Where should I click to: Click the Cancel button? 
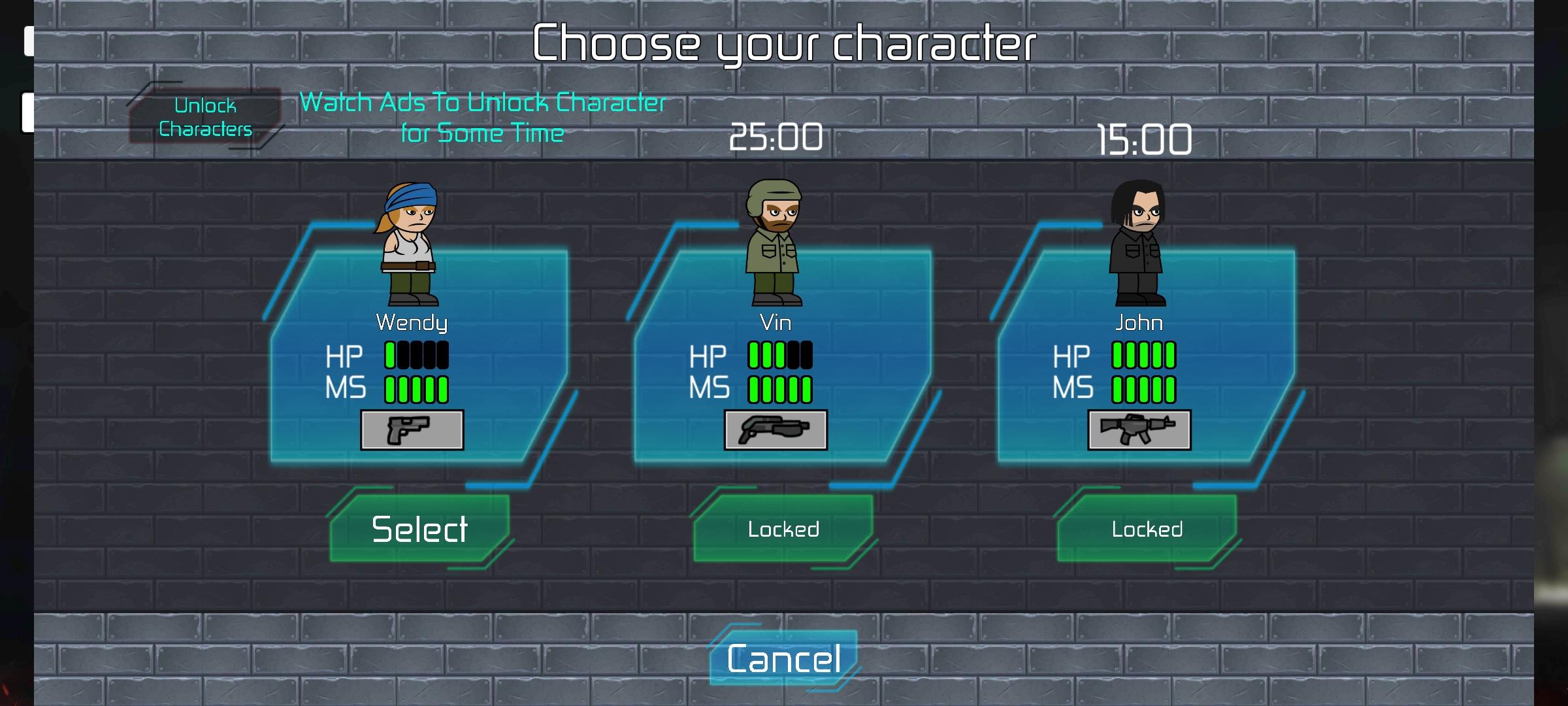[x=782, y=660]
